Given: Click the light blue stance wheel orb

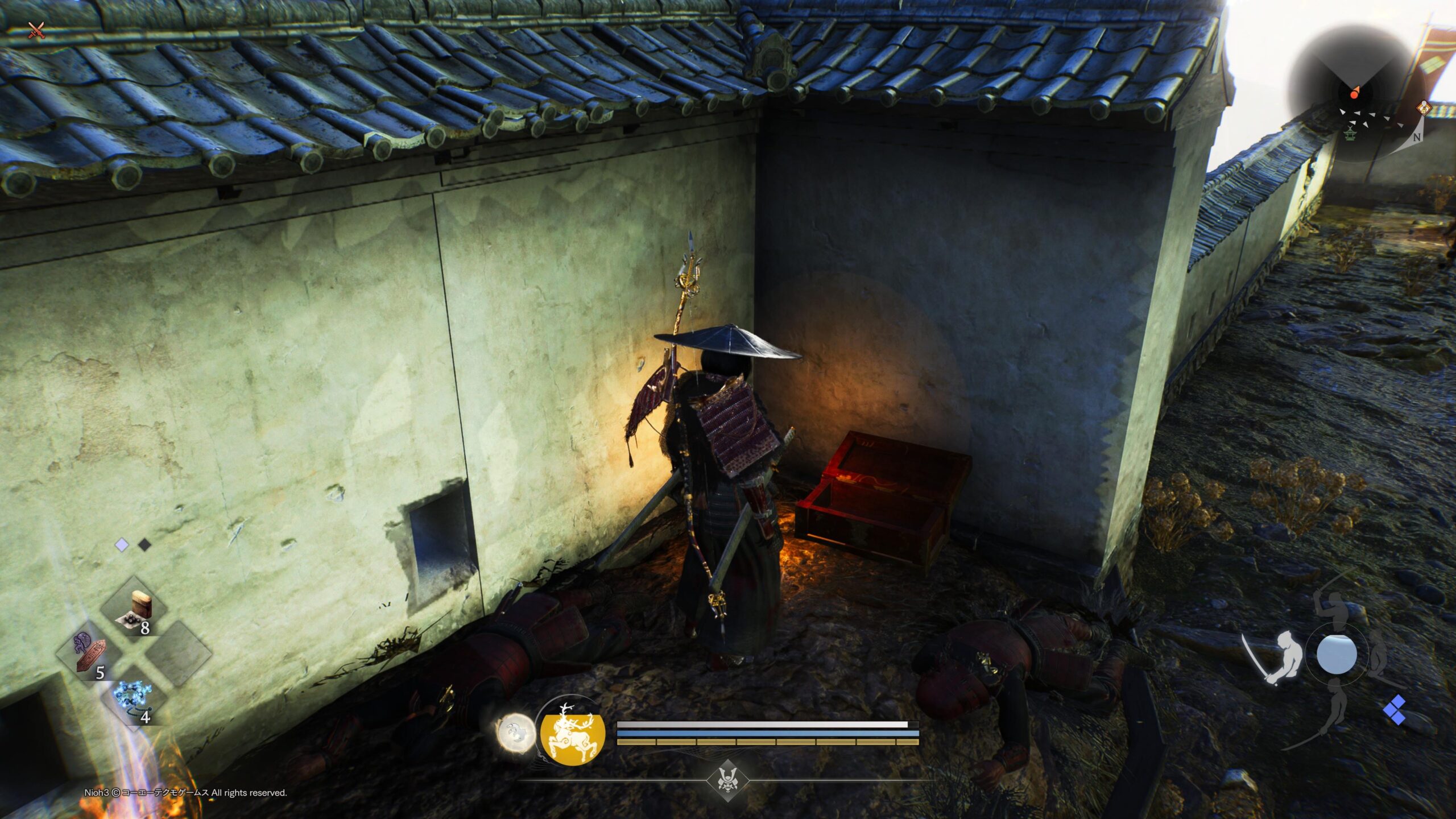Looking at the screenshot, I should [1336, 654].
